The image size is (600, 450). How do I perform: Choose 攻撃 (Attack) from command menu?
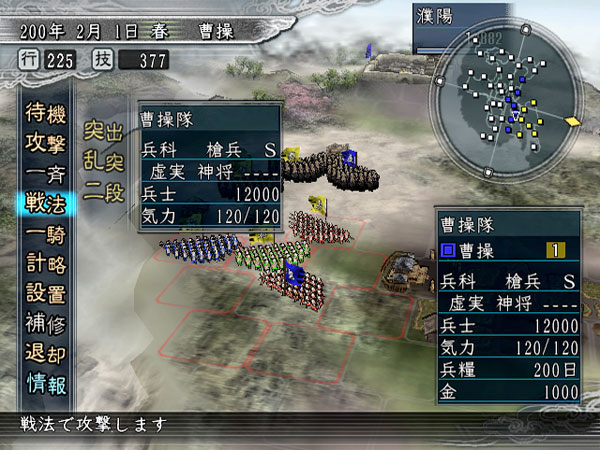click(44, 143)
